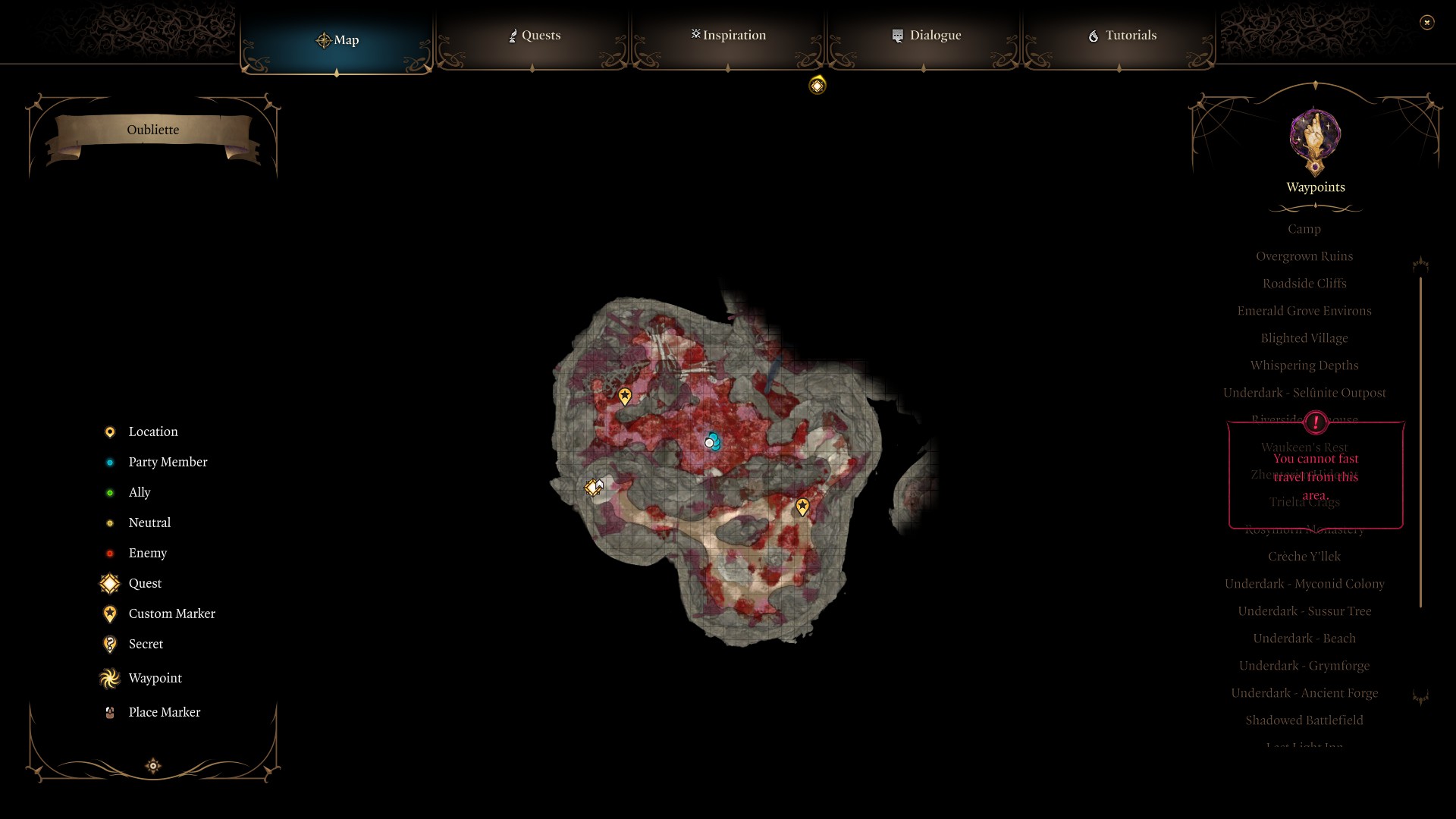Viewport: 1456px width, 819px height.
Task: Select the Camp waypoint
Action: tap(1304, 228)
